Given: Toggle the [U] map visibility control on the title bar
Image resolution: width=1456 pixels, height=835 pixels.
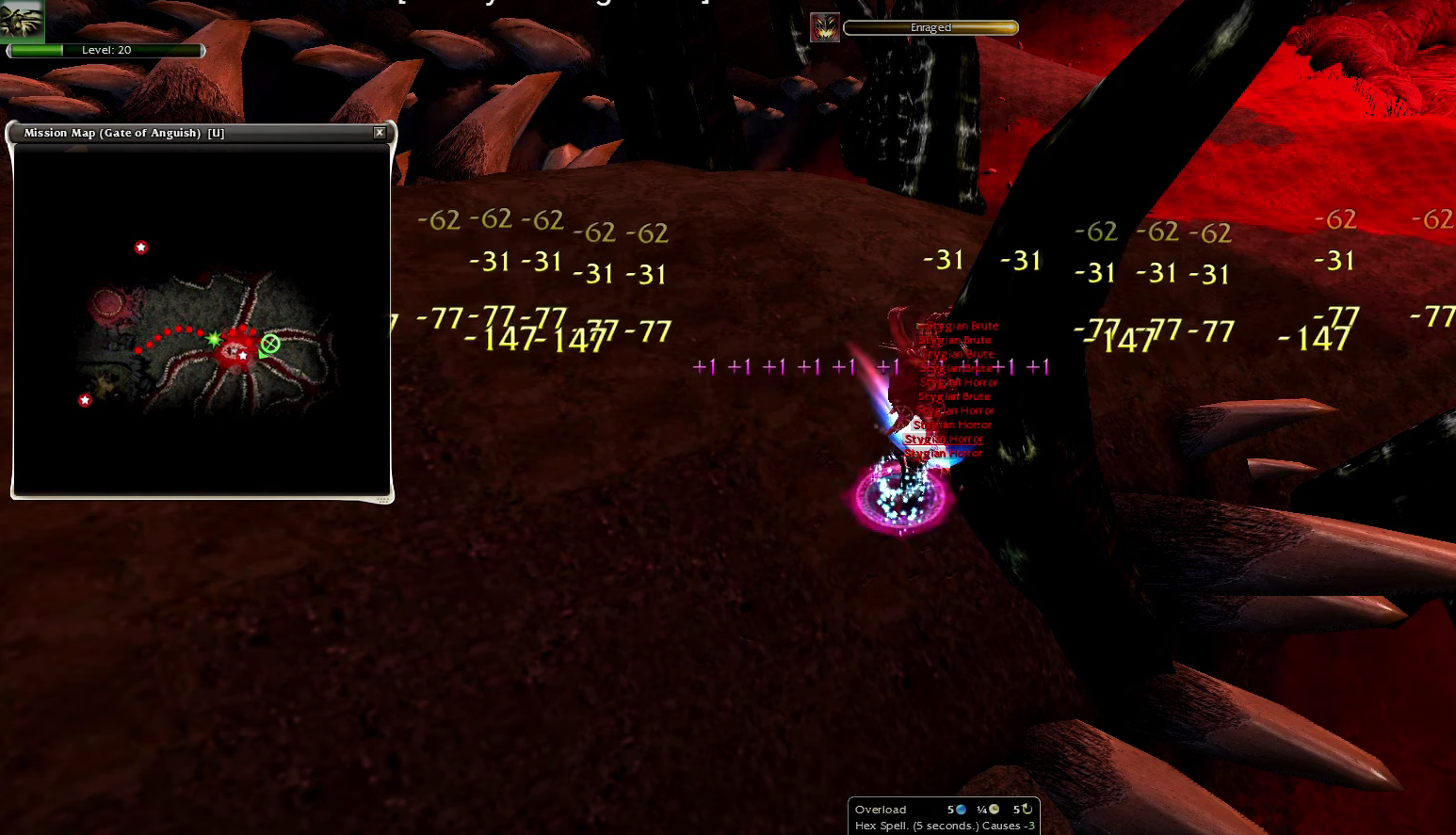Looking at the screenshot, I should point(216,133).
